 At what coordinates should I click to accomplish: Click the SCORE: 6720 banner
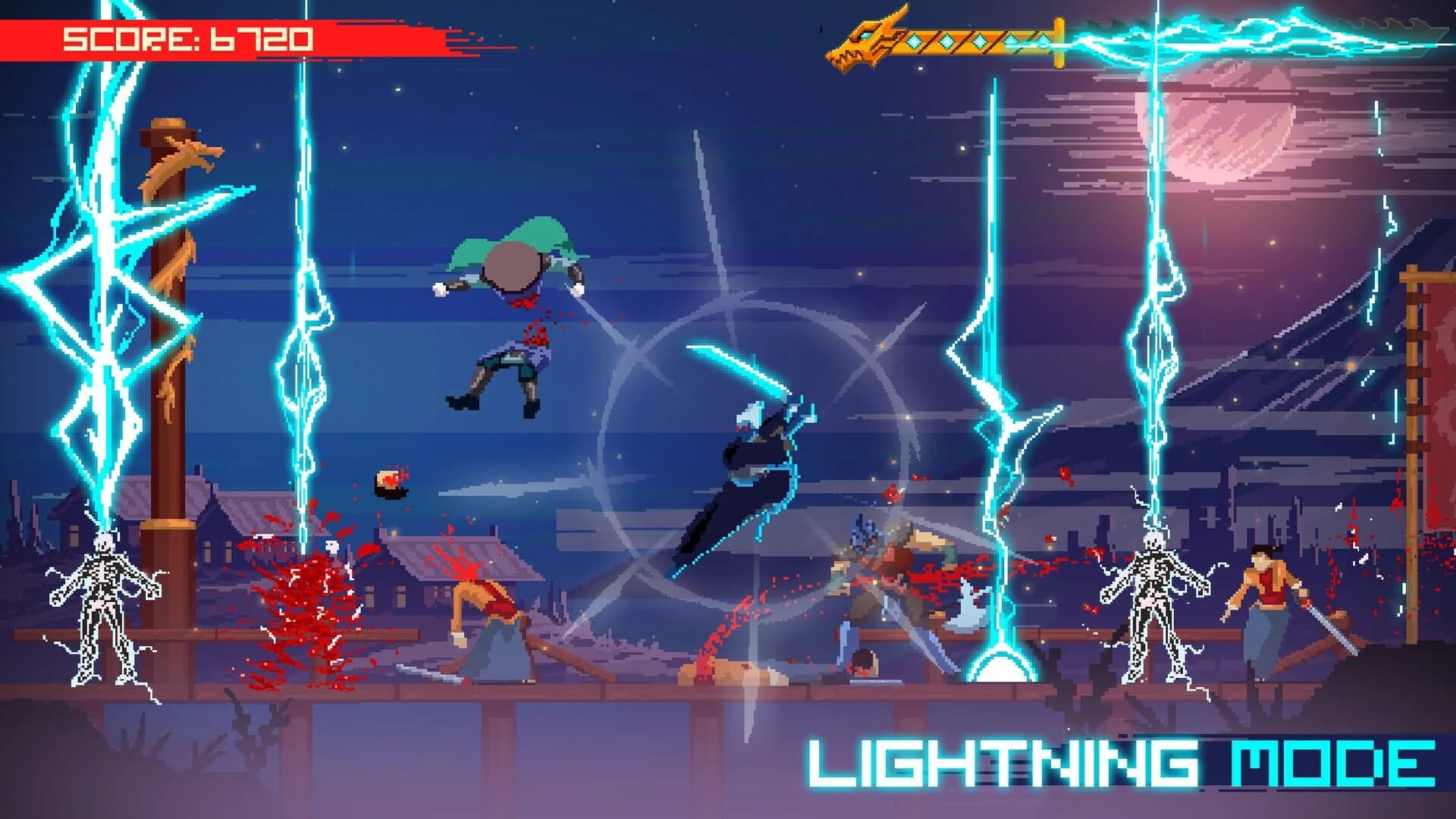(186, 36)
